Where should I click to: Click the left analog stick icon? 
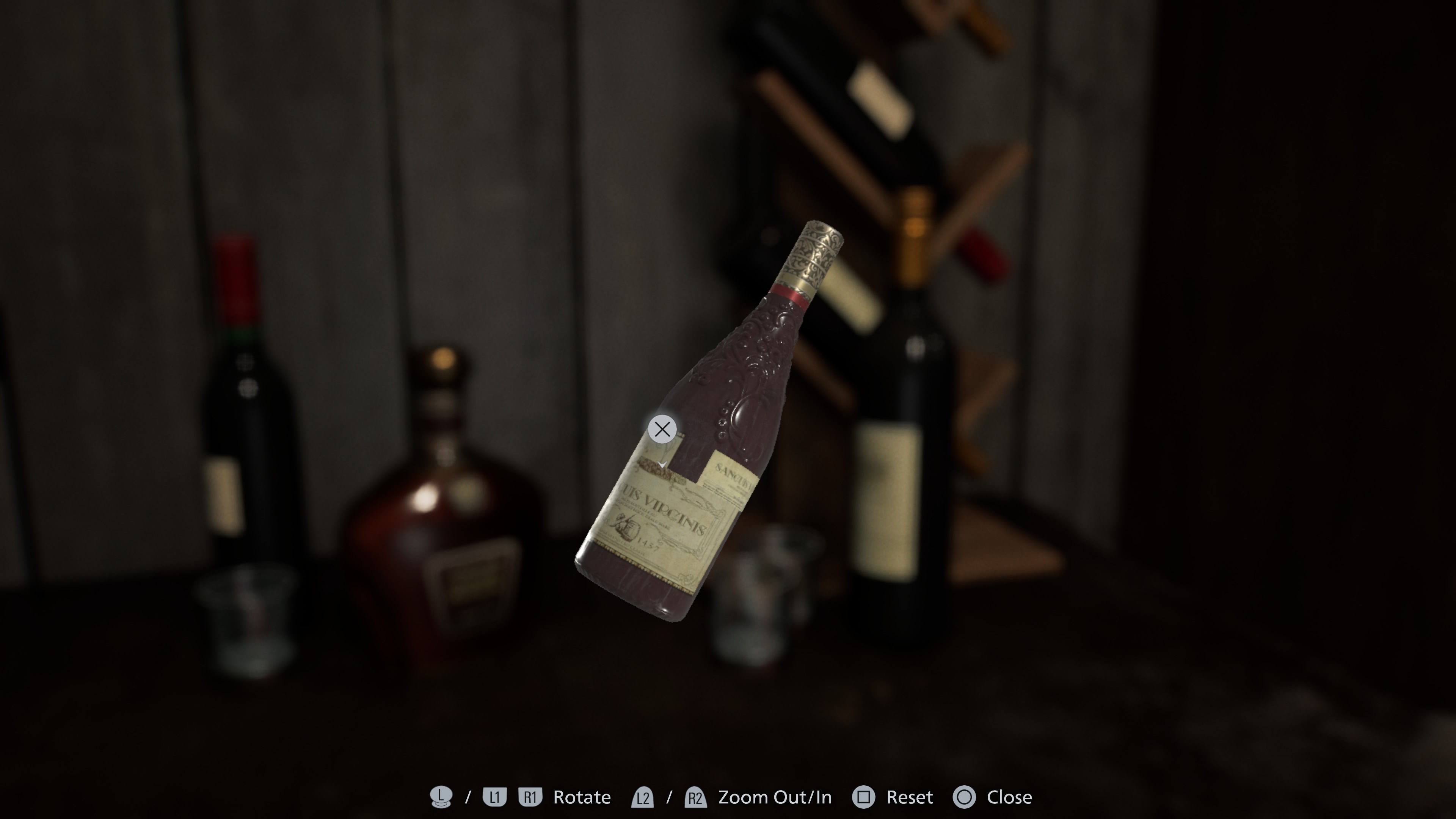tap(441, 797)
